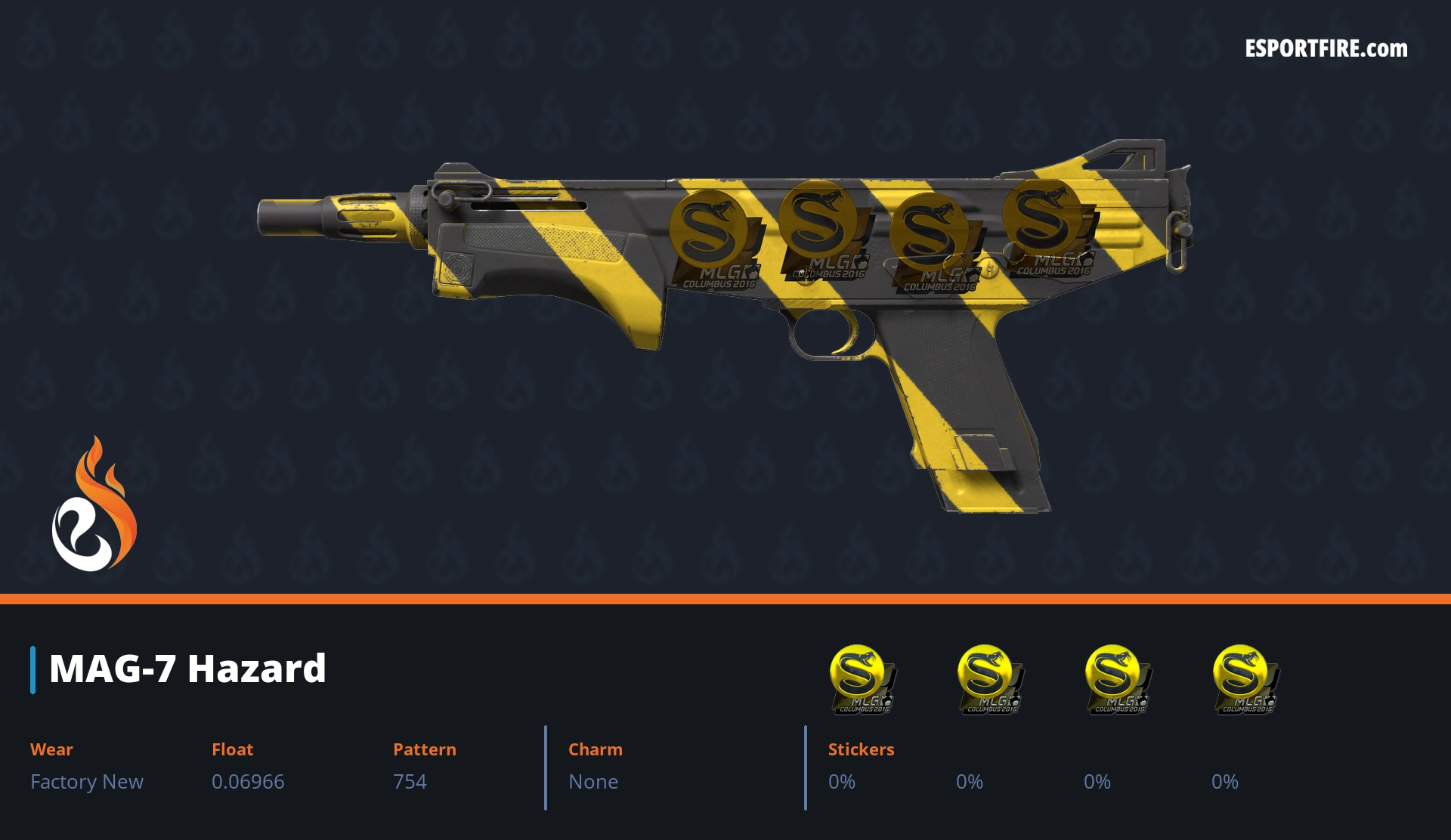Click the orange flame Esportfire logo
Screen dimensions: 1451x840
(x=94, y=505)
